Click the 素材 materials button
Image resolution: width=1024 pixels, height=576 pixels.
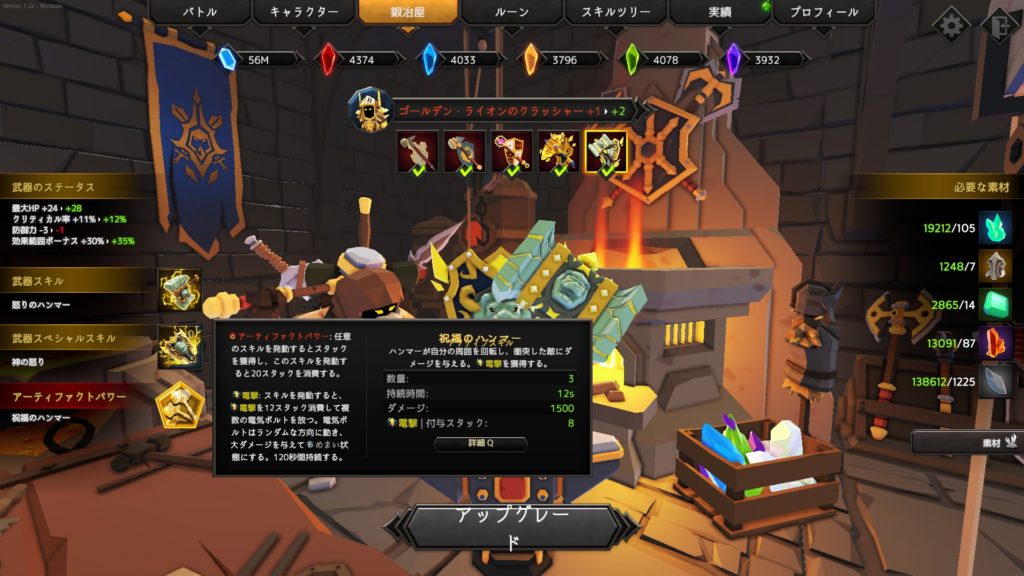968,441
